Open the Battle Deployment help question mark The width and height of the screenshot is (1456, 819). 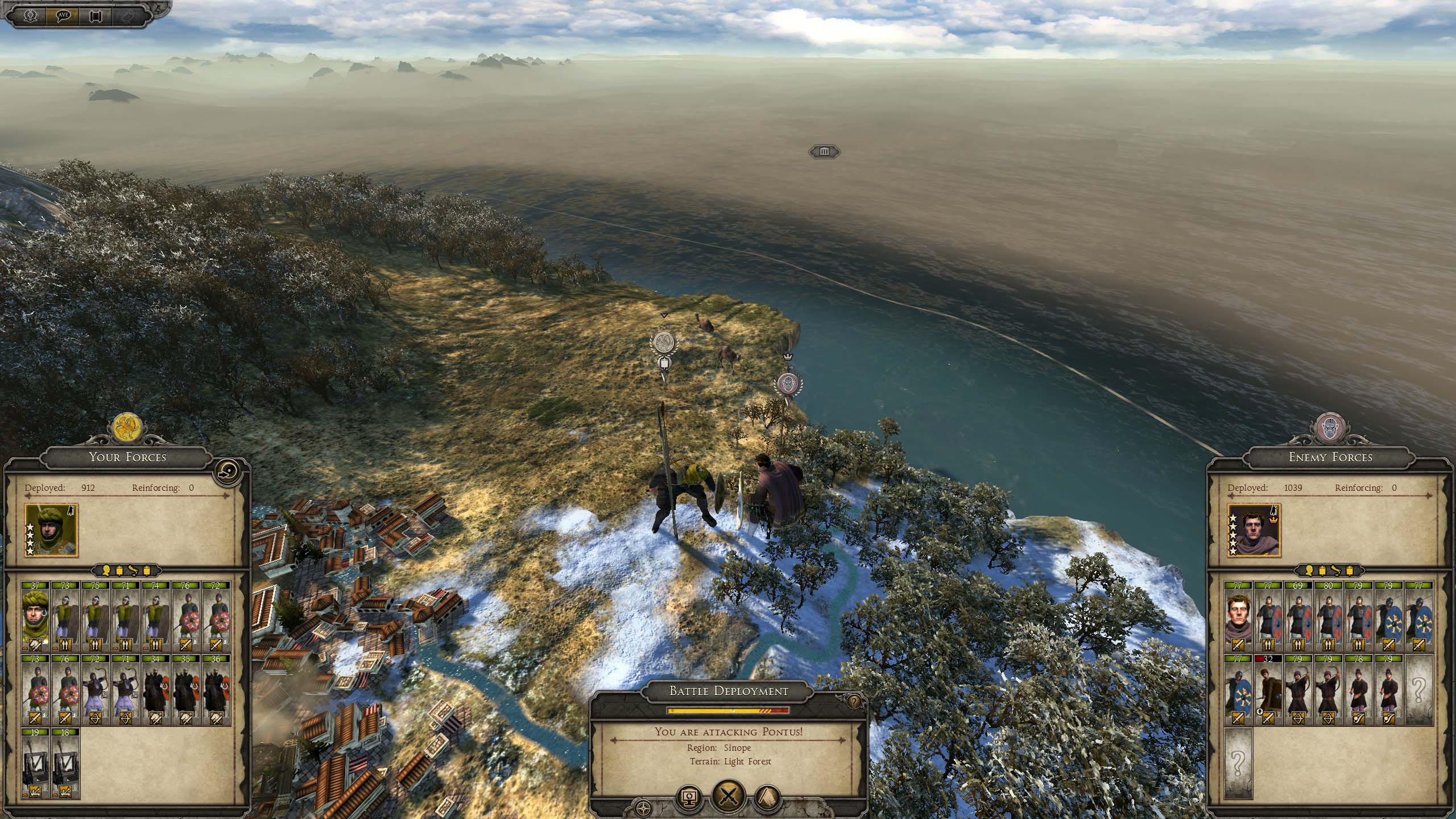point(853,702)
